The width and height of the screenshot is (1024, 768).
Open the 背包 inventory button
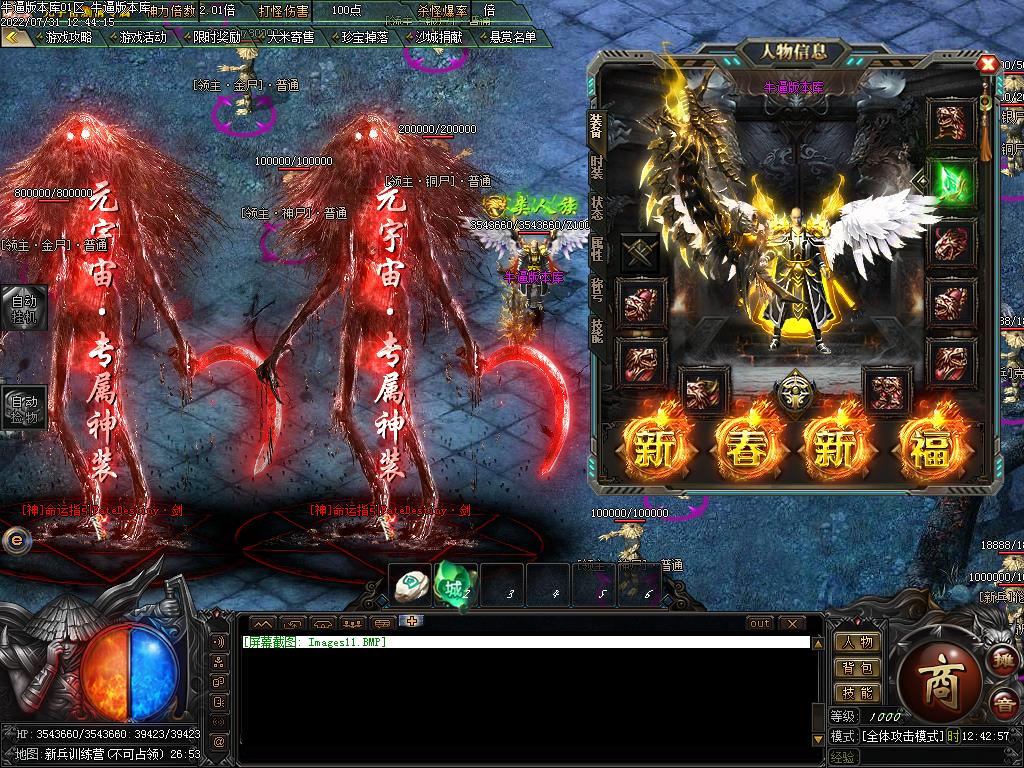pos(857,667)
